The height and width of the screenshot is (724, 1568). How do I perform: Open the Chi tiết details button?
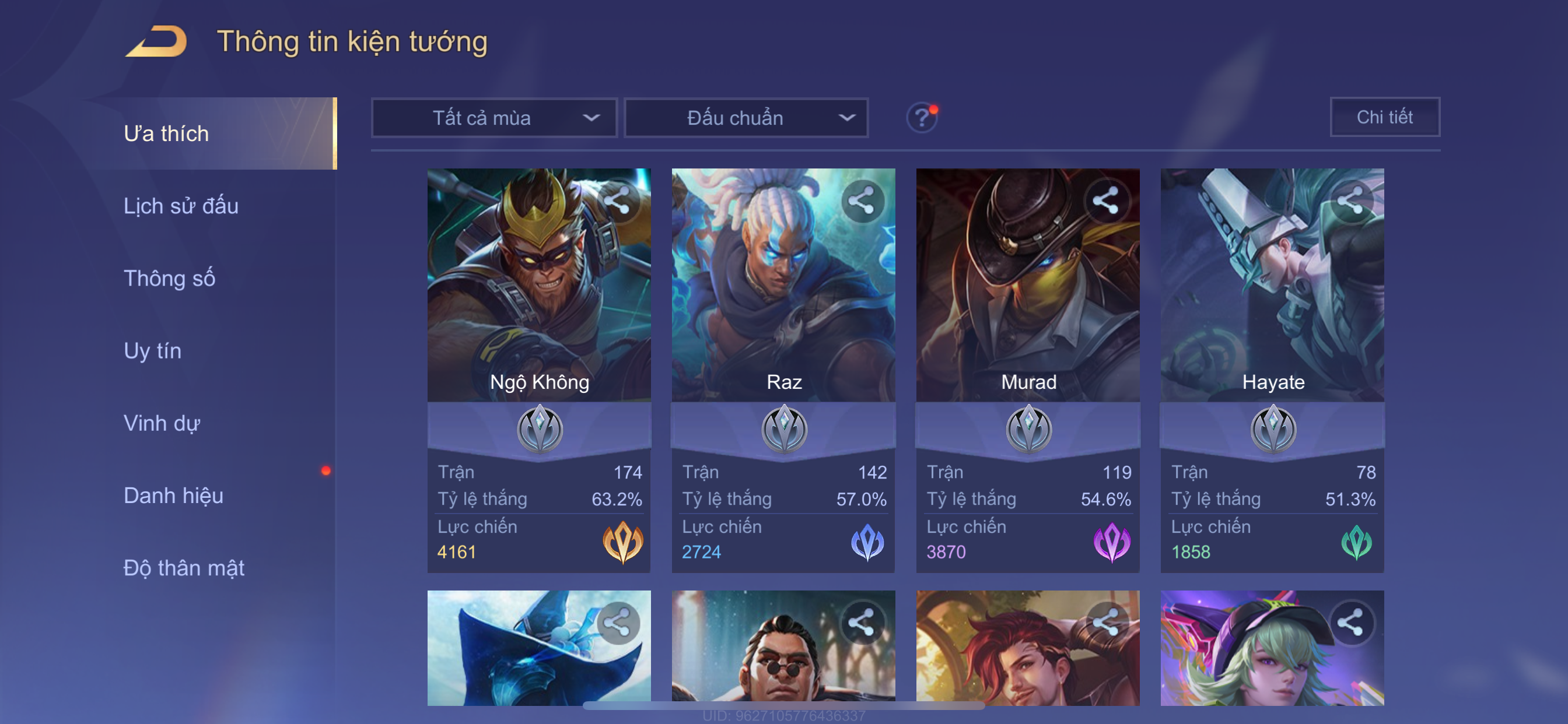pyautogui.click(x=1384, y=117)
